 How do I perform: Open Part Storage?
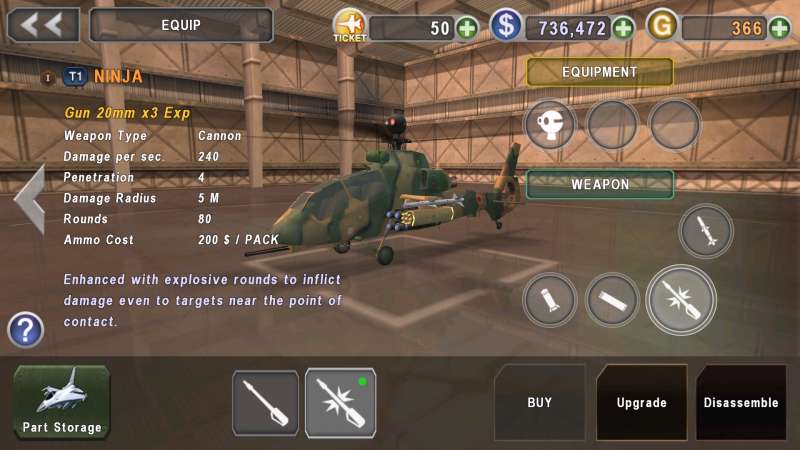click(62, 402)
